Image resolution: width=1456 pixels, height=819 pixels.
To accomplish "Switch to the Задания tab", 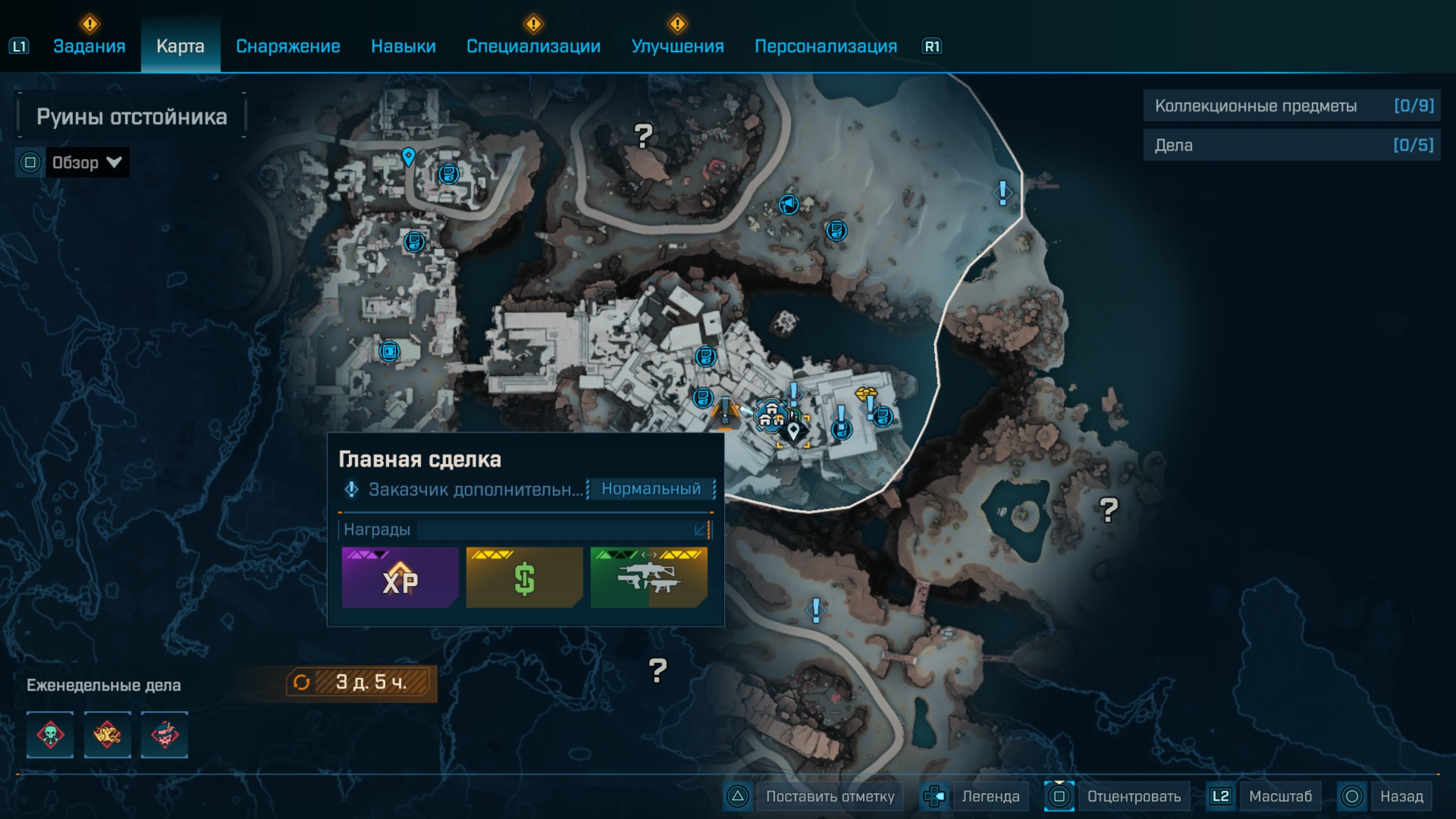I will [x=89, y=46].
